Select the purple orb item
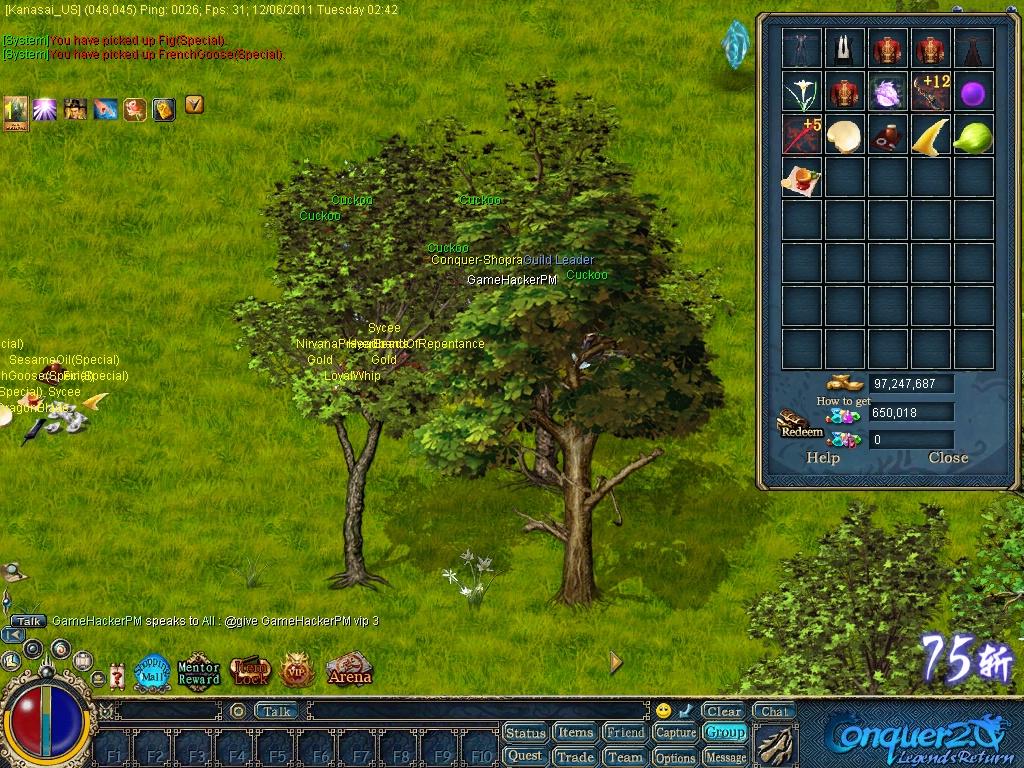This screenshot has height=768, width=1024. click(974, 93)
